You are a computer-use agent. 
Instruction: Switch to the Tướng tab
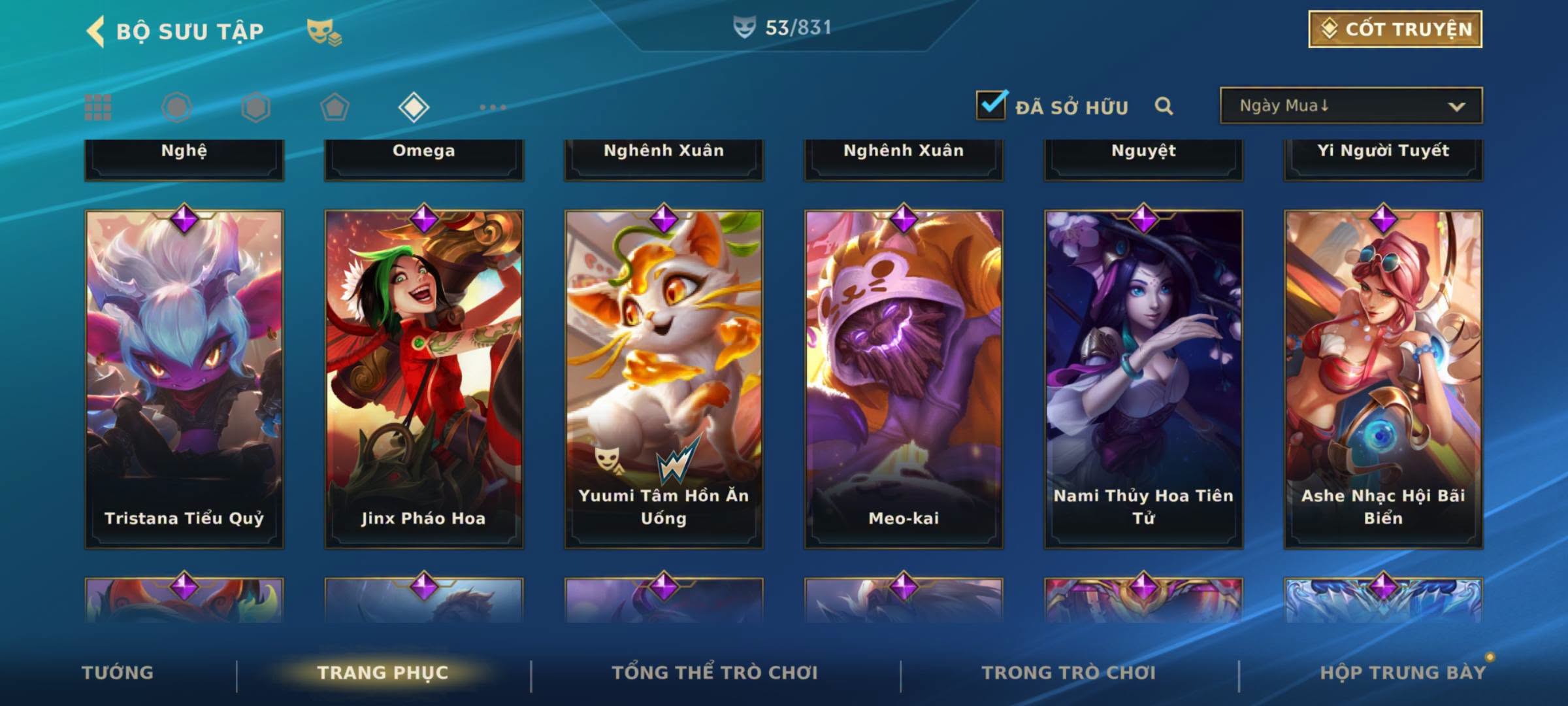pyautogui.click(x=118, y=673)
